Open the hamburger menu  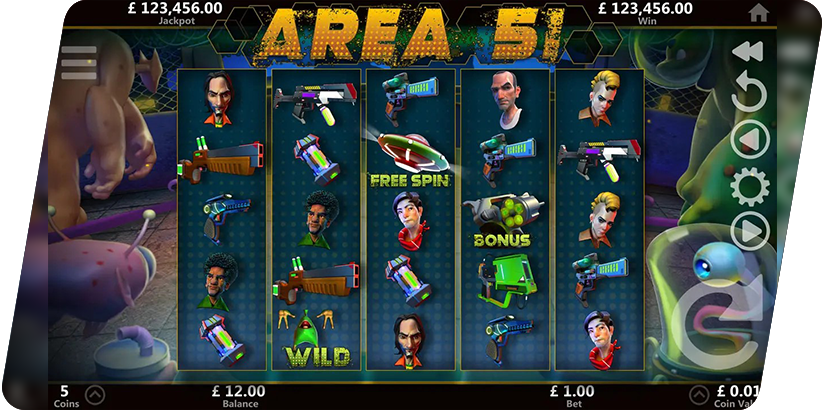point(79,62)
